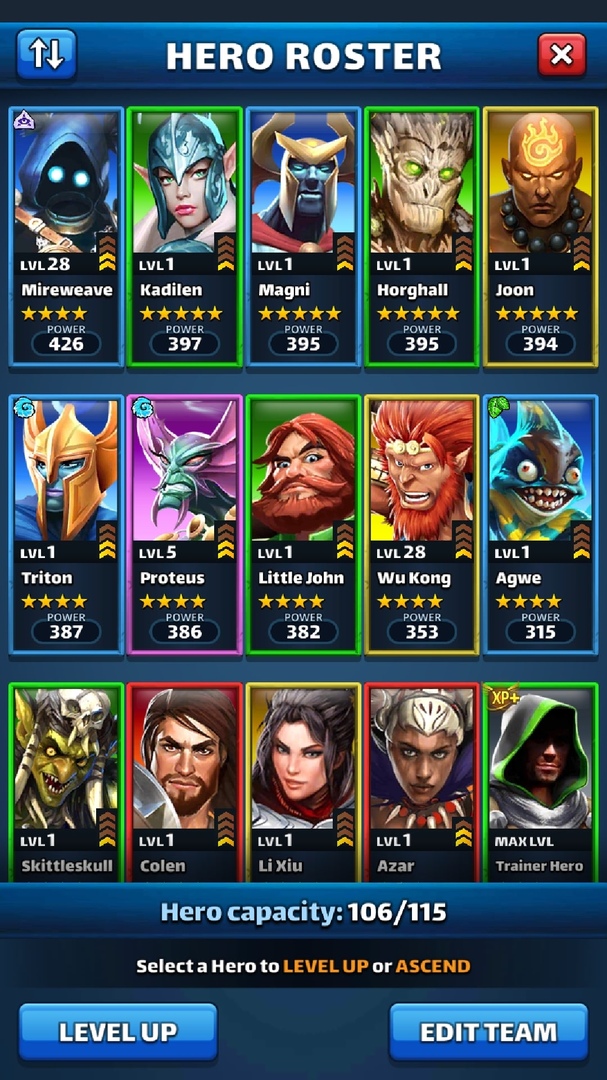Choose the Kadilen hero card
The width and height of the screenshot is (607, 1080).
(184, 236)
